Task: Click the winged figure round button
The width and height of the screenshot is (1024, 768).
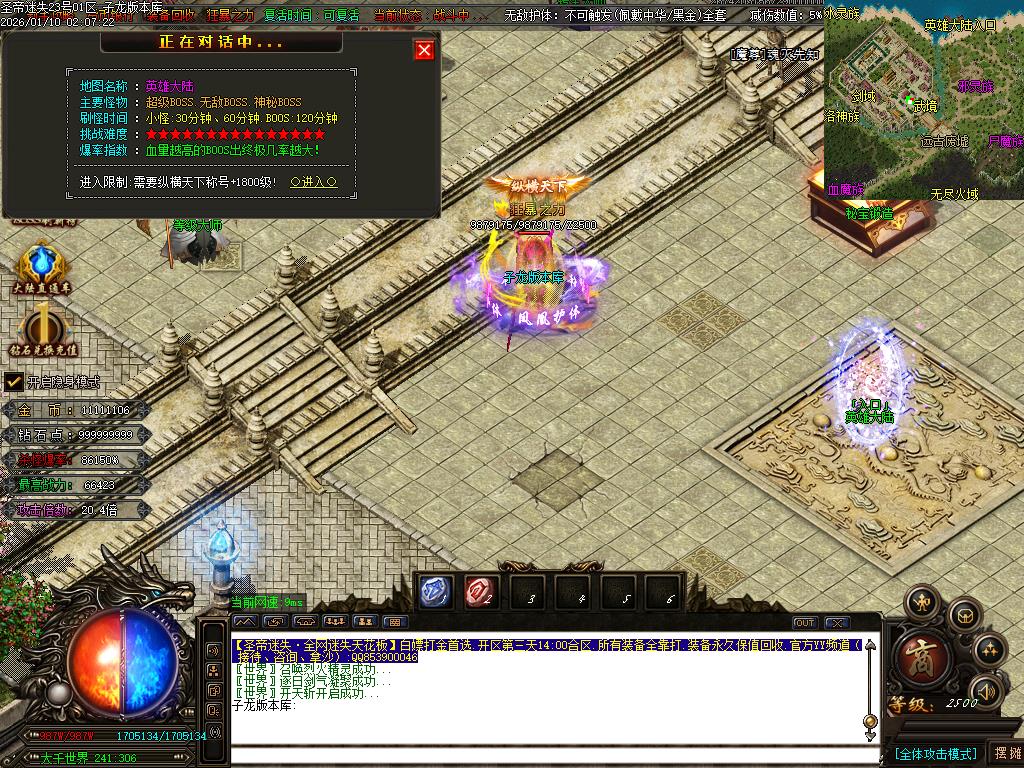Action: (x=921, y=603)
